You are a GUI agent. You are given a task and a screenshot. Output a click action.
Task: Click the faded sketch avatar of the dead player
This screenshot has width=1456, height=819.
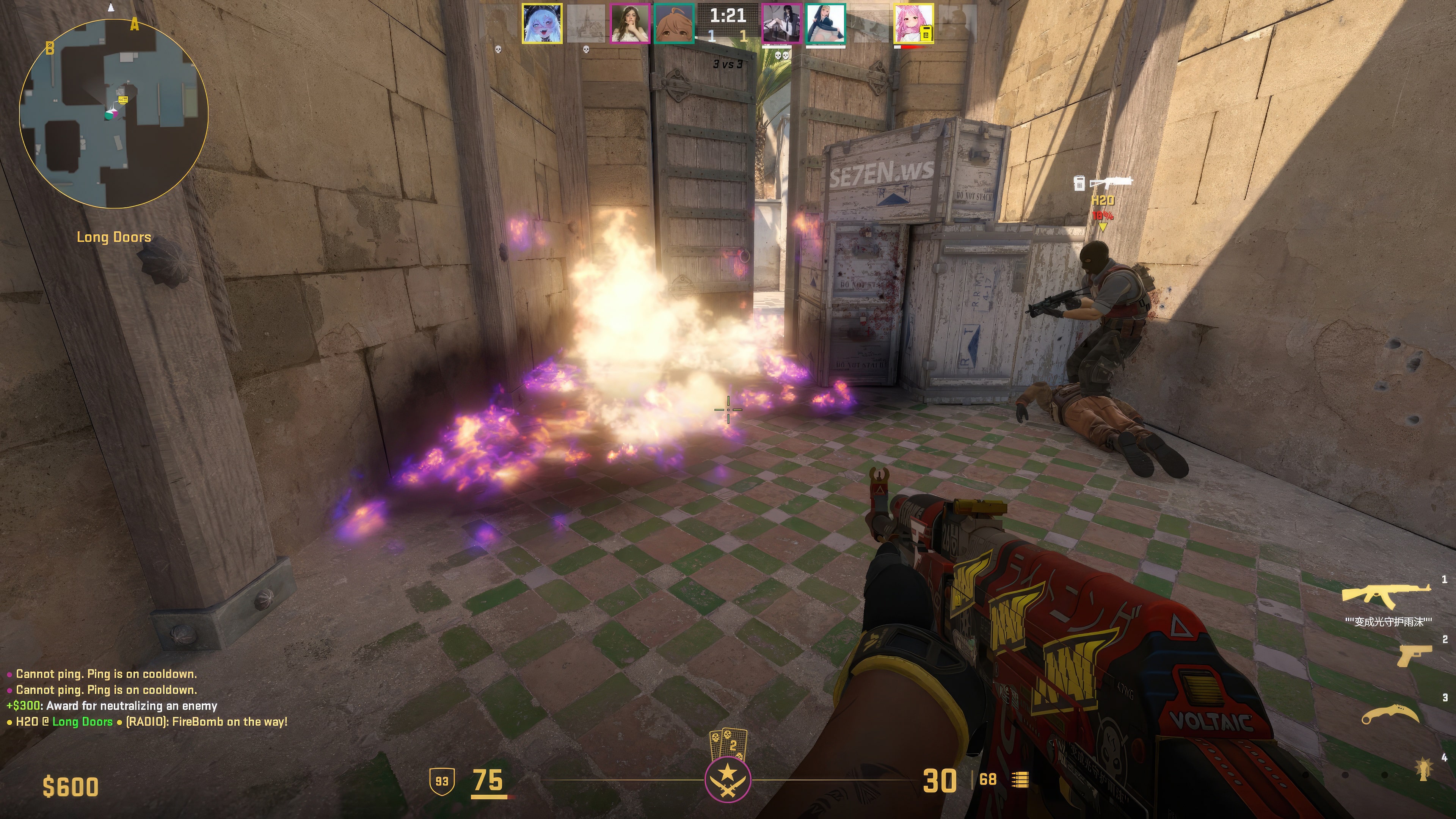(x=585, y=23)
